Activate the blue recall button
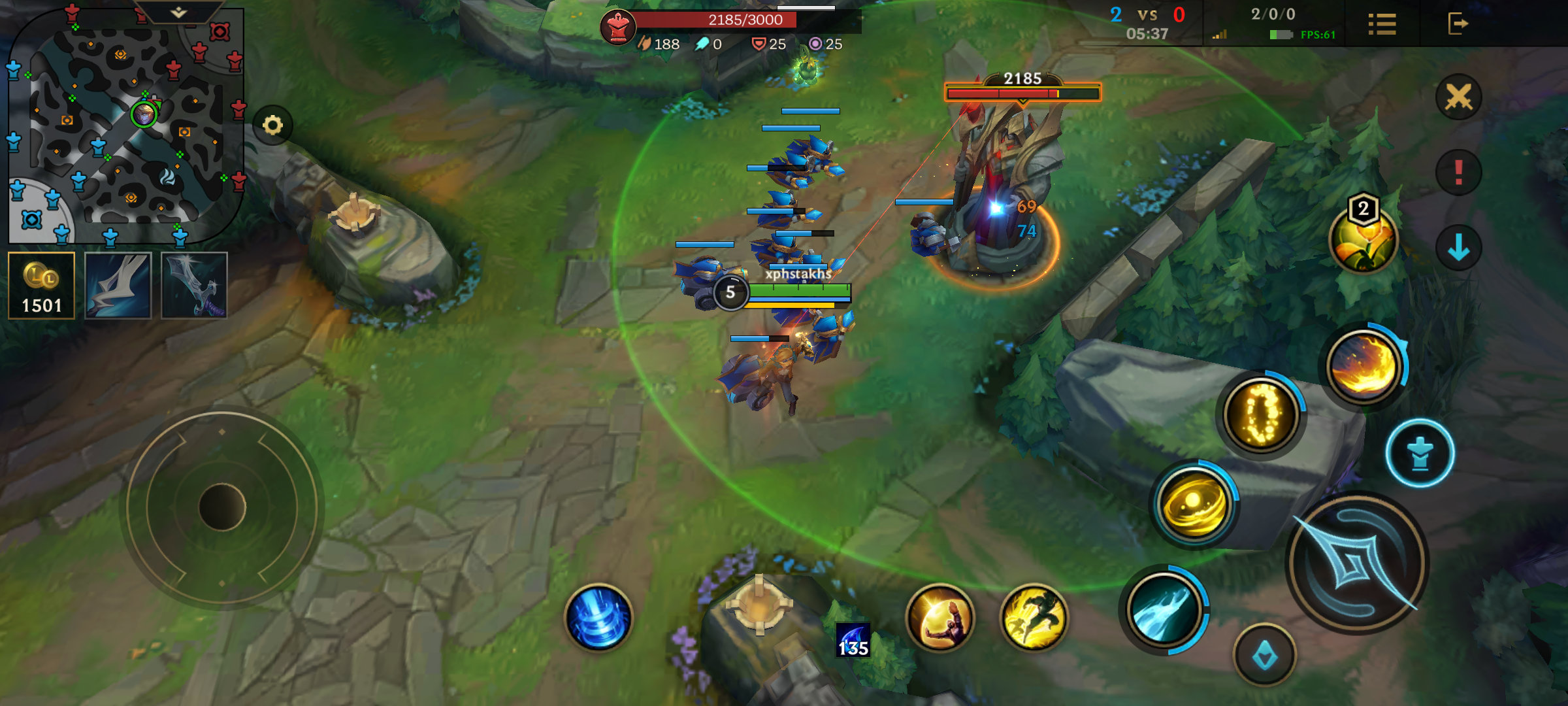This screenshot has height=706, width=1568. 598,618
